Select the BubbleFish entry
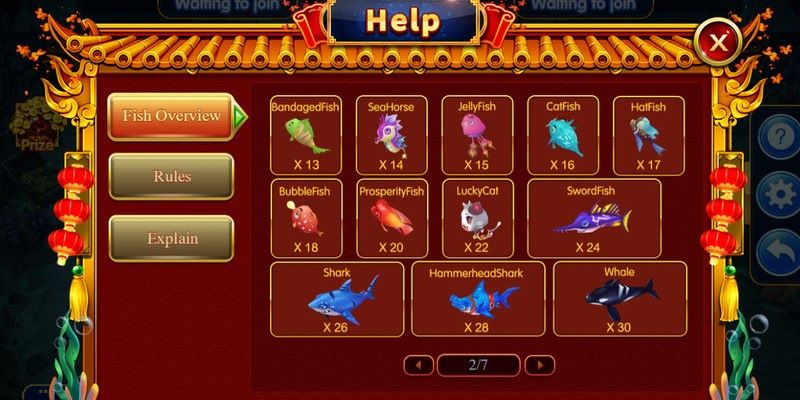This screenshot has width=800, height=400. 305,217
